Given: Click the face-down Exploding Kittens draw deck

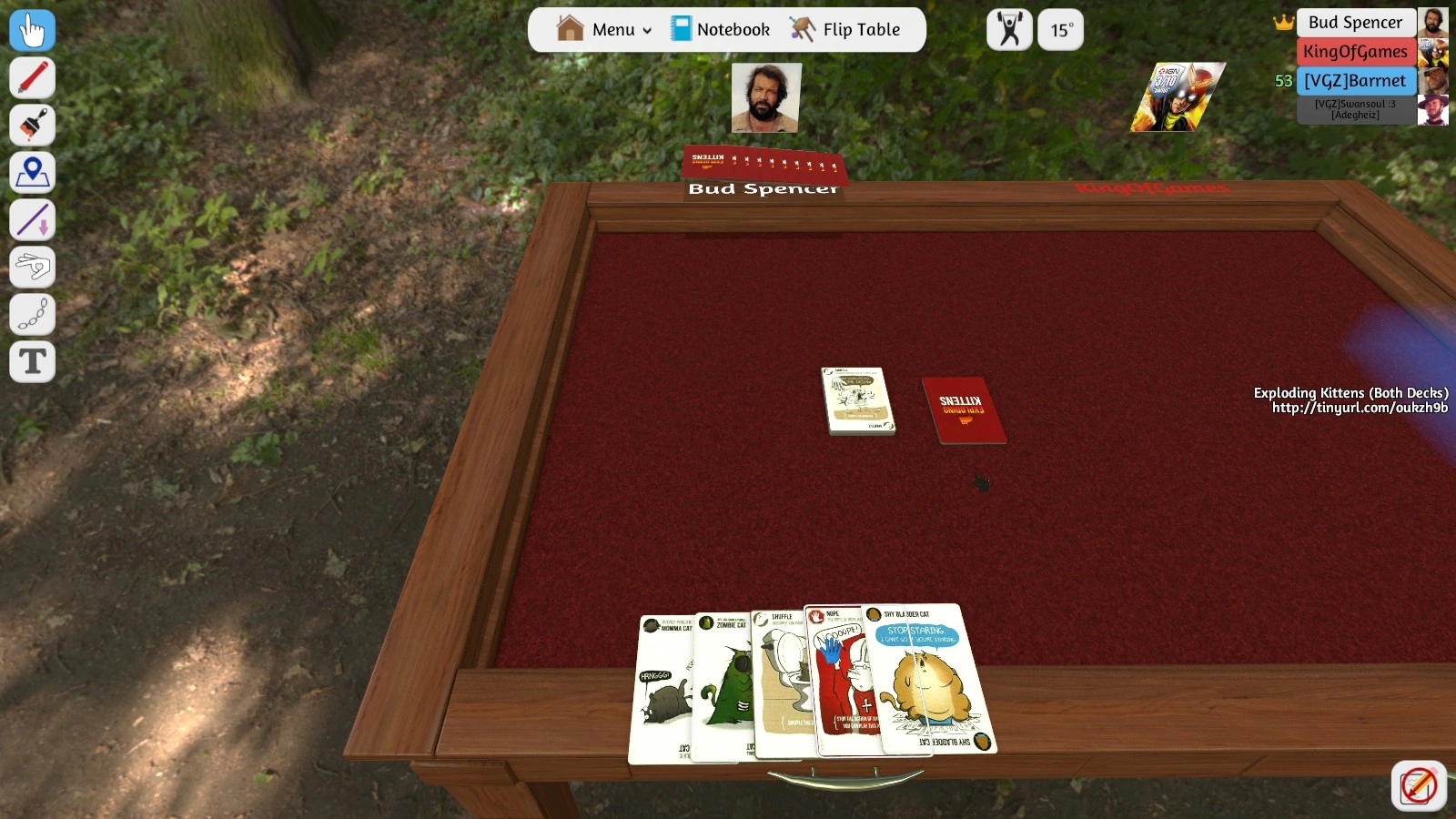Looking at the screenshot, I should pyautogui.click(x=964, y=409).
